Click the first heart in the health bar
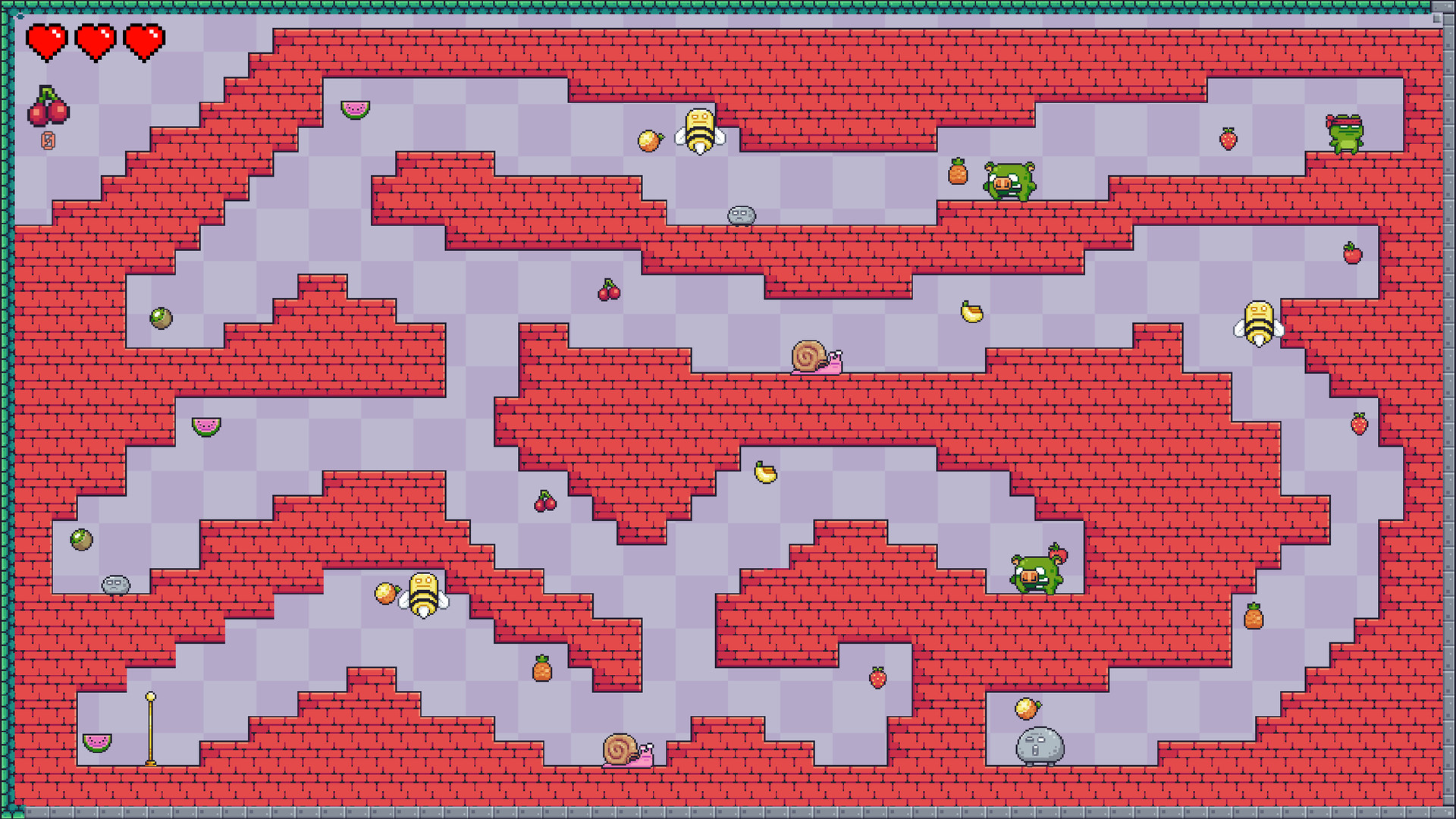This screenshot has height=819, width=1456. (x=47, y=42)
